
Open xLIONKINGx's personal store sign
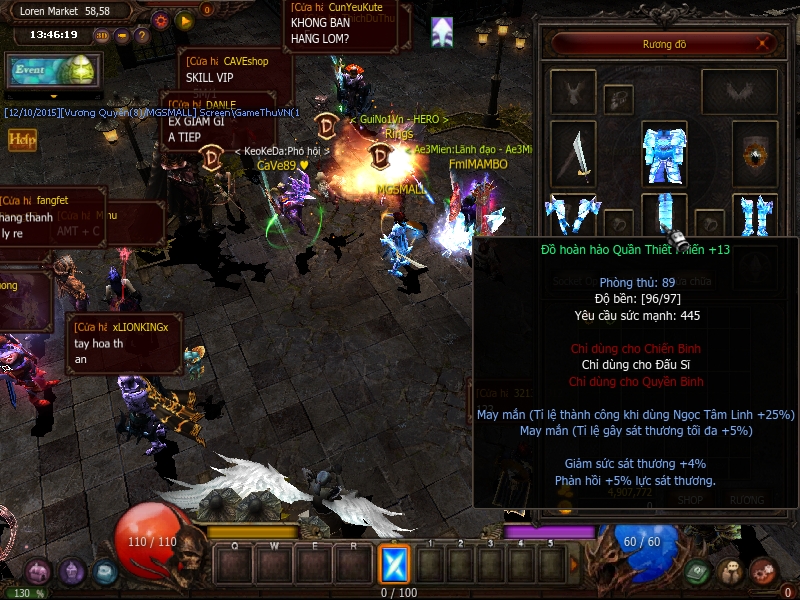tap(124, 343)
